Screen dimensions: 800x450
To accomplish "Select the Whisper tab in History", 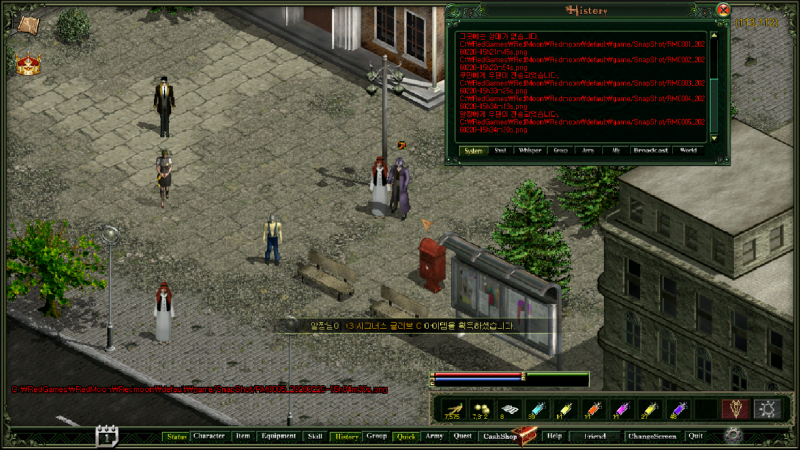I will tap(530, 151).
